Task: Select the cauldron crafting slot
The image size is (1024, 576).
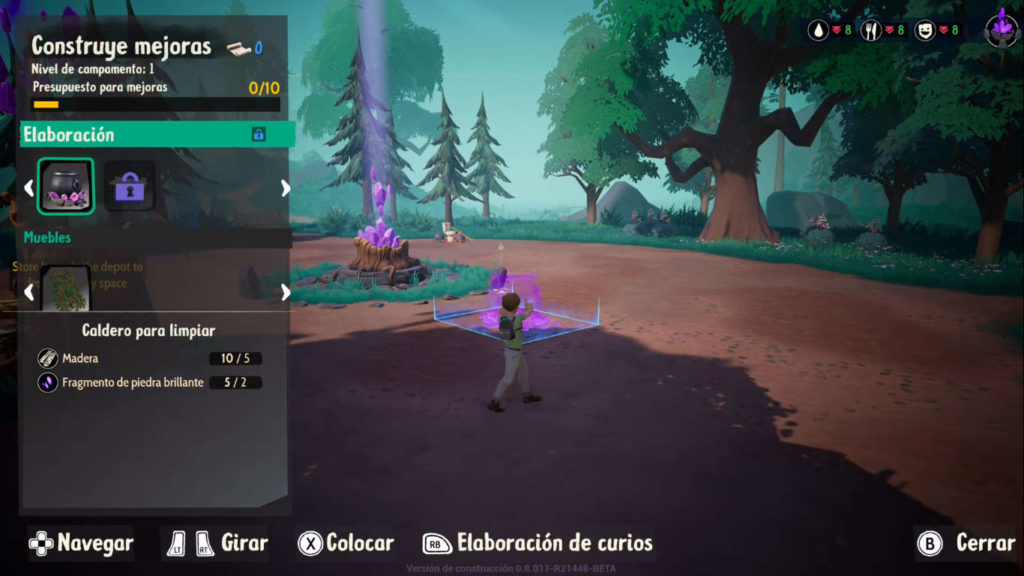Action: [66, 186]
